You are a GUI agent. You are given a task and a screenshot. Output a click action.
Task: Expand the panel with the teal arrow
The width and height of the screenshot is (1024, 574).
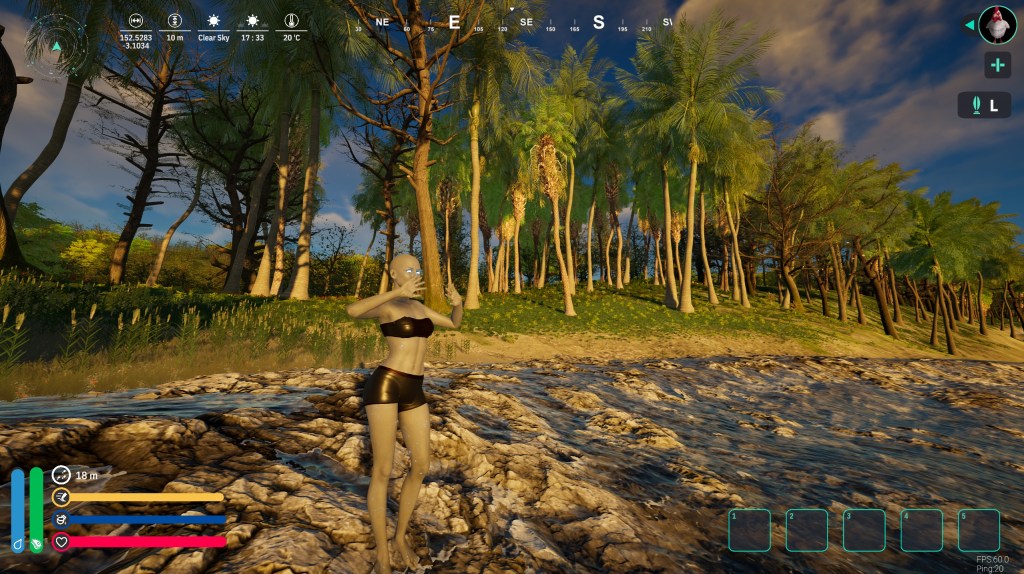point(969,25)
